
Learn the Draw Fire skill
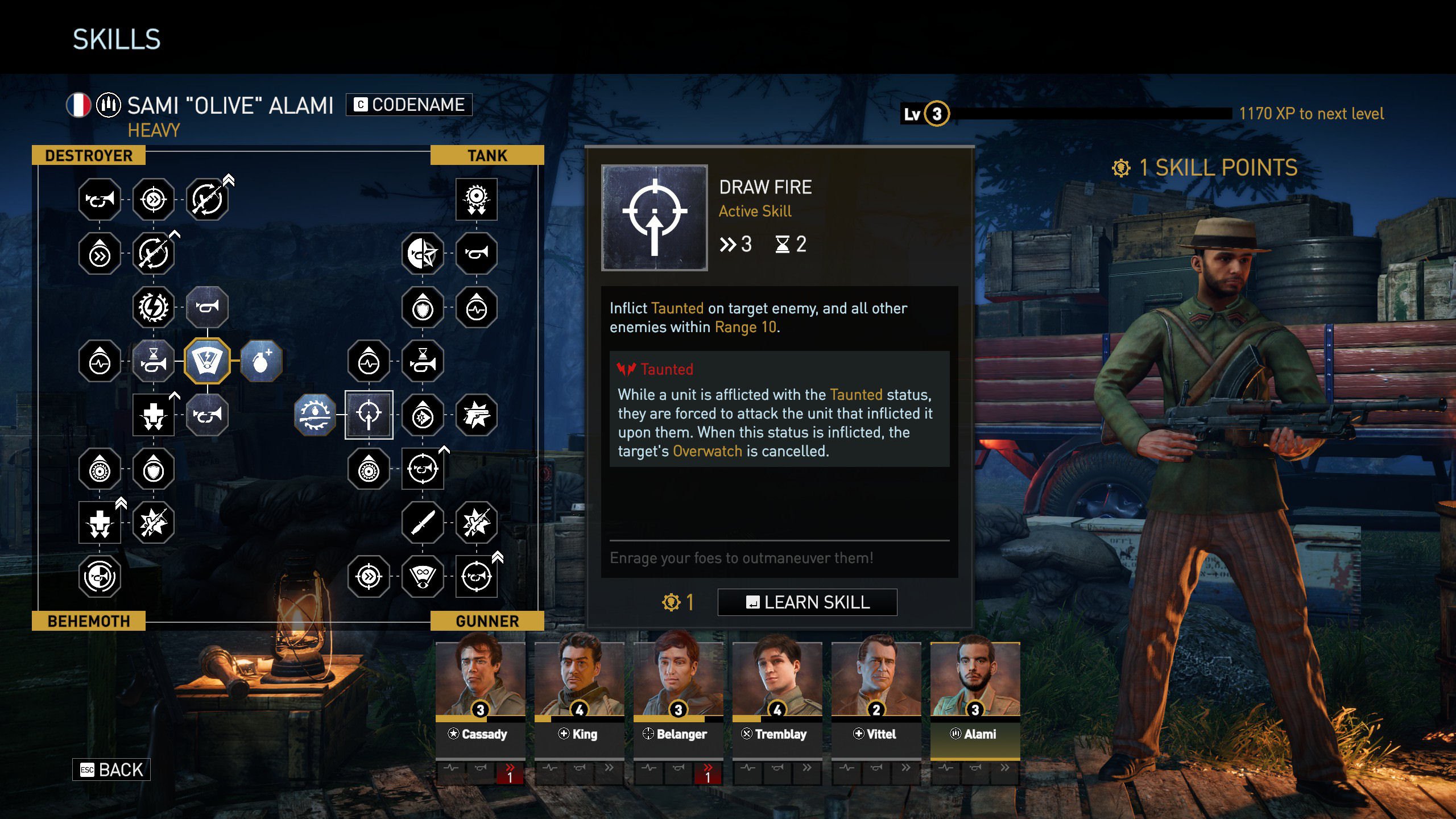[807, 602]
